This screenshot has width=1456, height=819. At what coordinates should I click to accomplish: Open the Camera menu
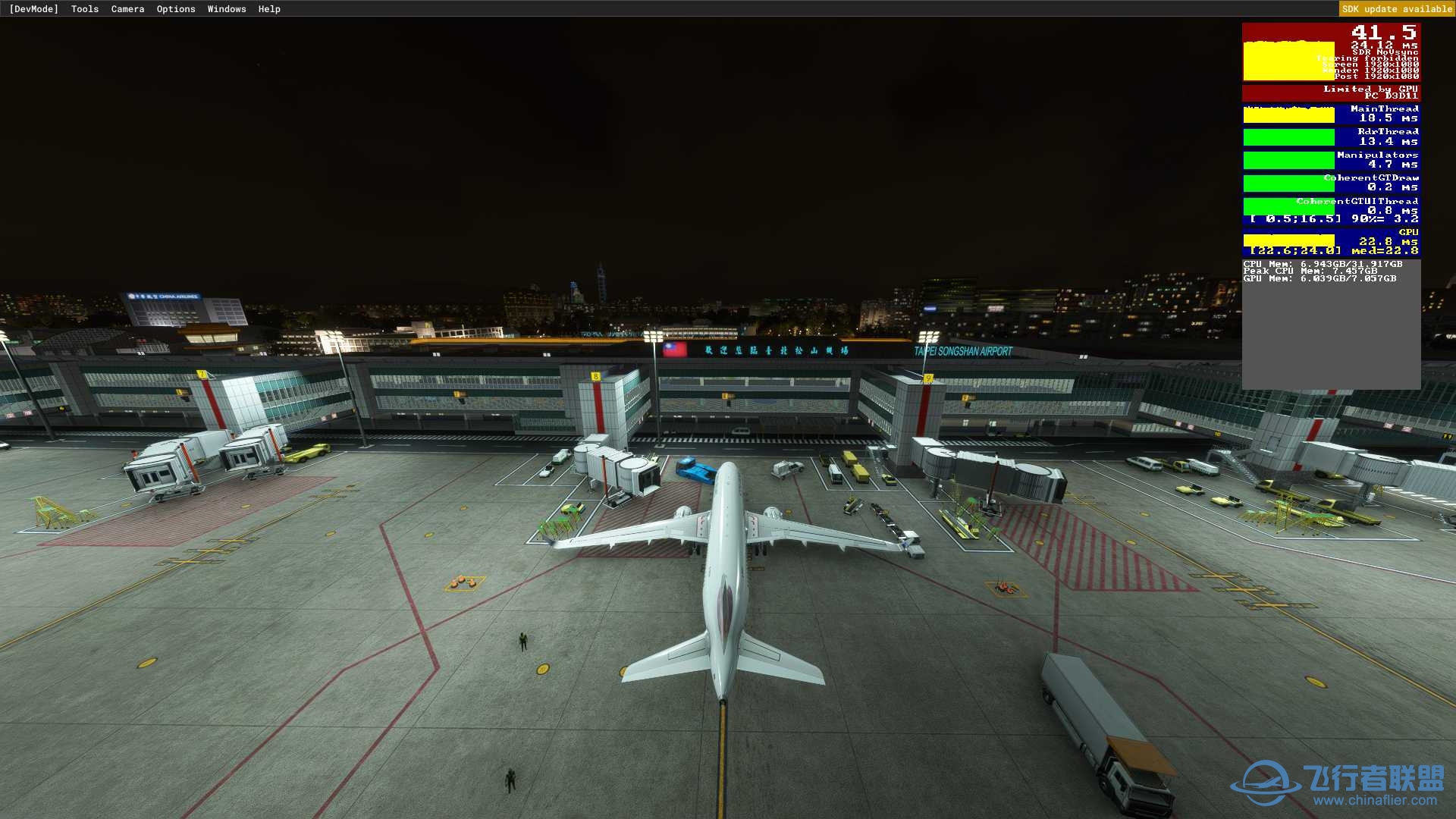pyautogui.click(x=127, y=9)
